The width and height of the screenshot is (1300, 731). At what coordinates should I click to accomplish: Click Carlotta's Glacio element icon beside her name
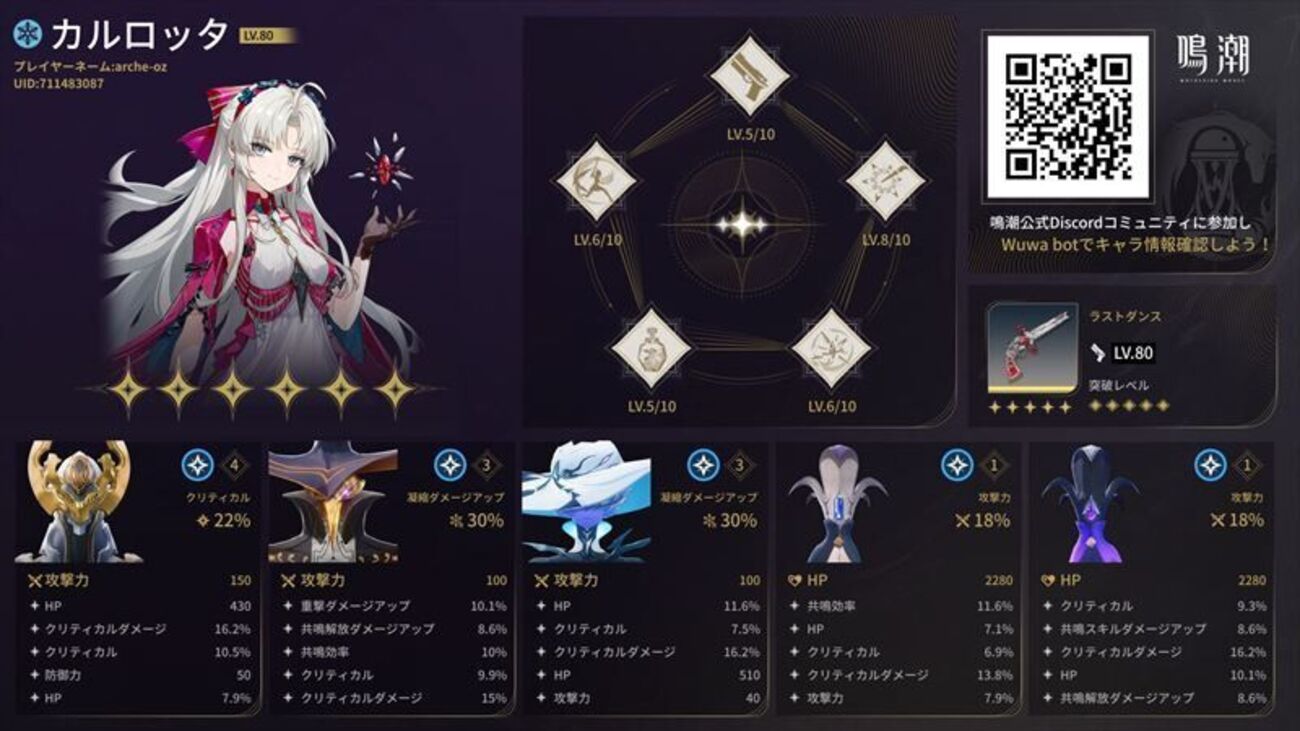click(28, 34)
